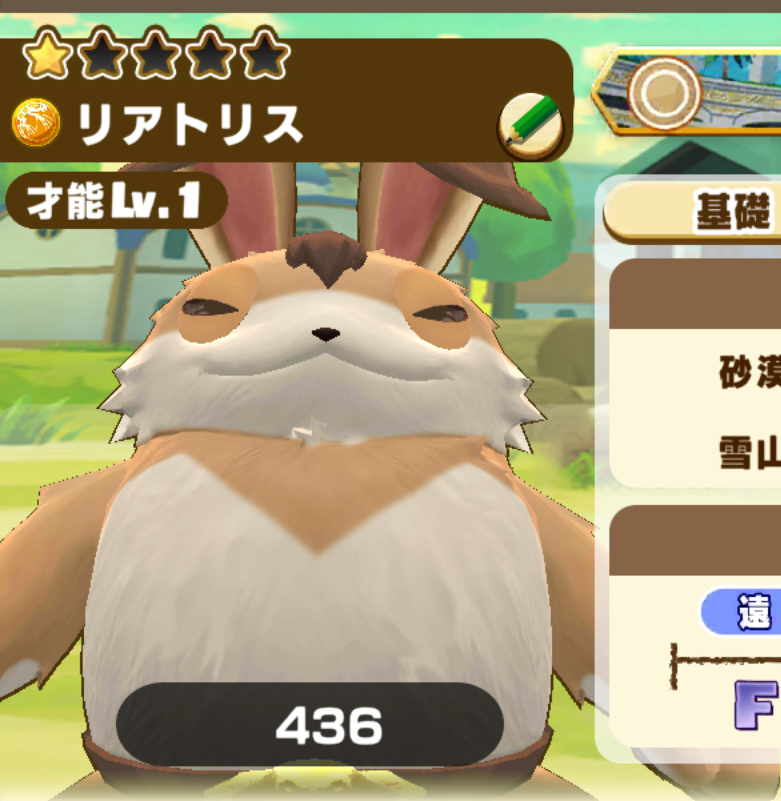Click the green pencil rename button

[529, 128]
